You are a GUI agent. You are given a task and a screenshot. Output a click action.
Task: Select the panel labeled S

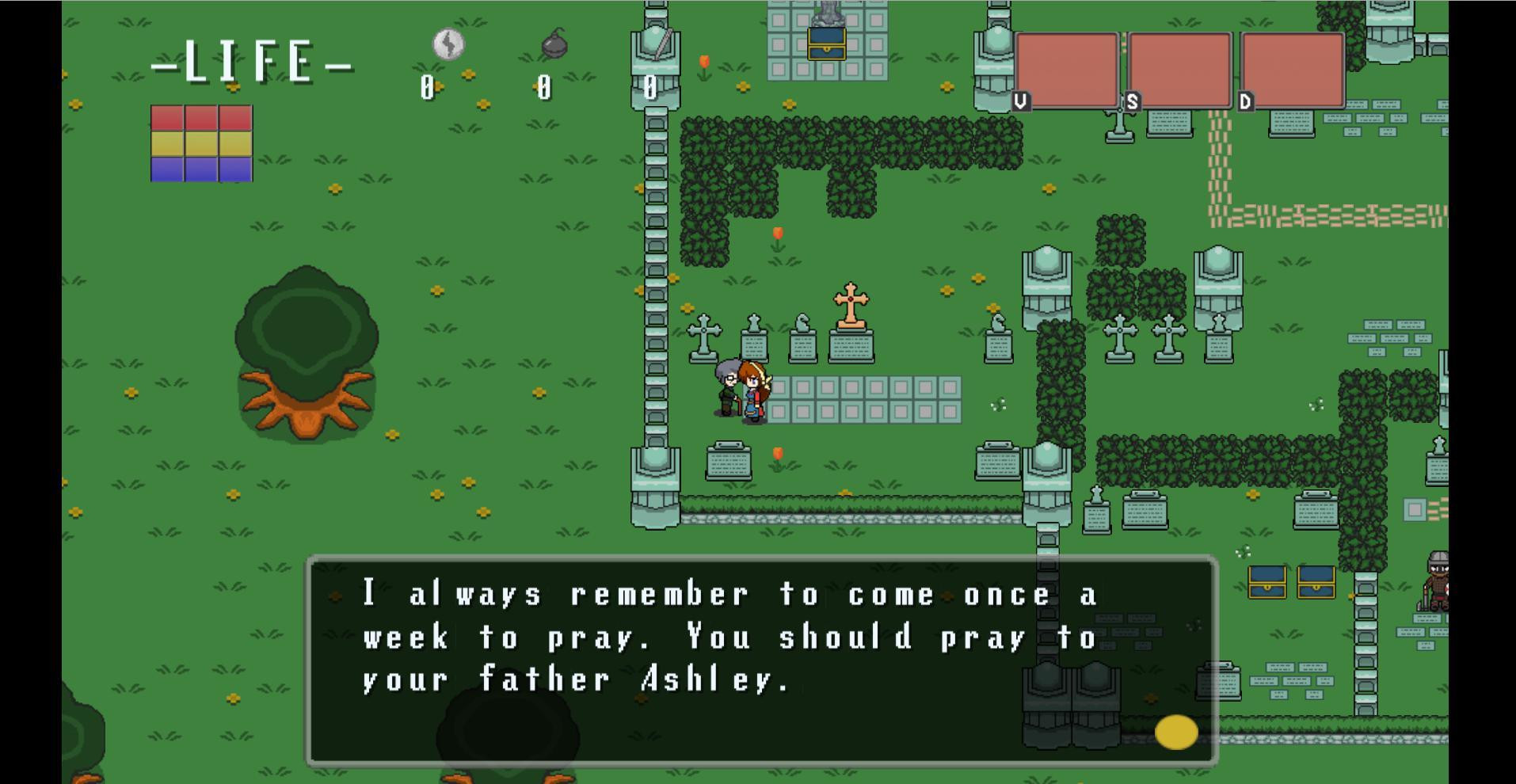[1178, 70]
